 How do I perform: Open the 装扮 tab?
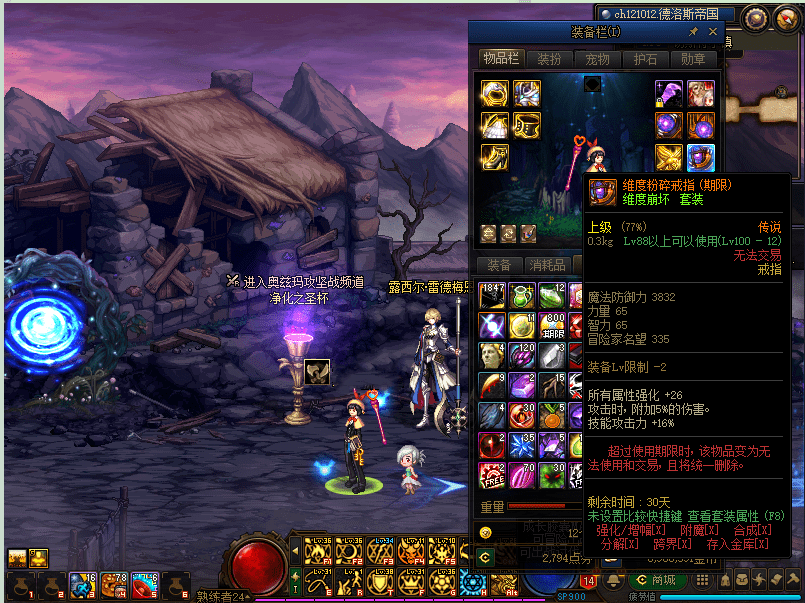pos(550,59)
